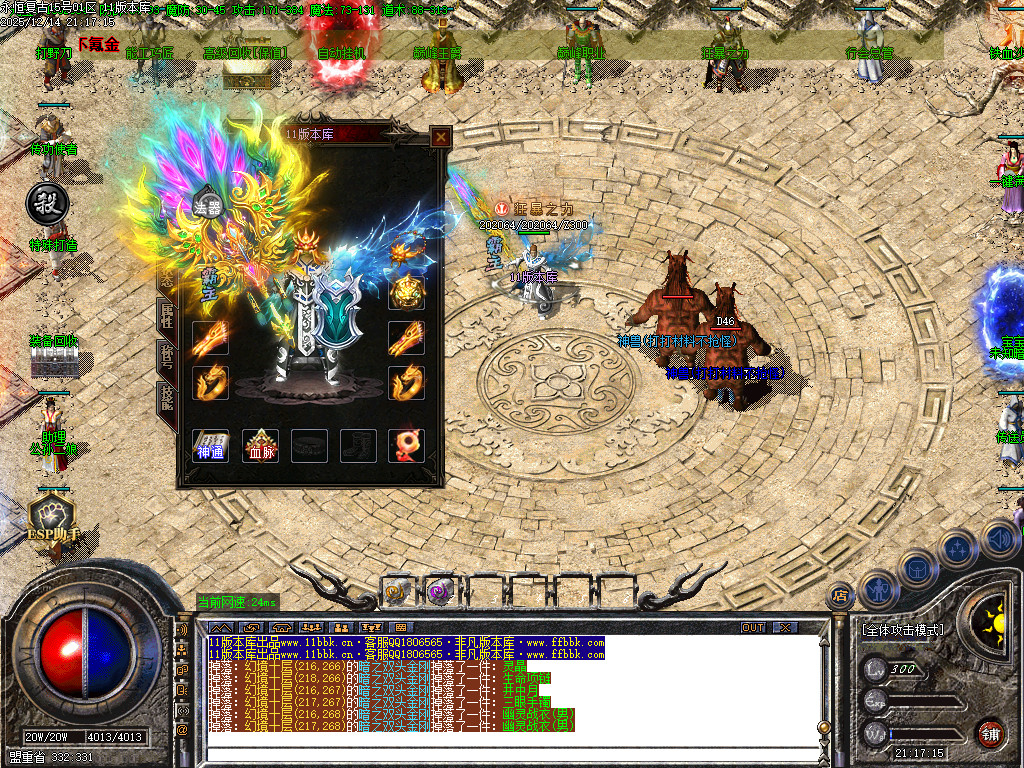Viewport: 1024px width, 768px height.
Task: Select the golden lion medal slot
Action: 406,292
